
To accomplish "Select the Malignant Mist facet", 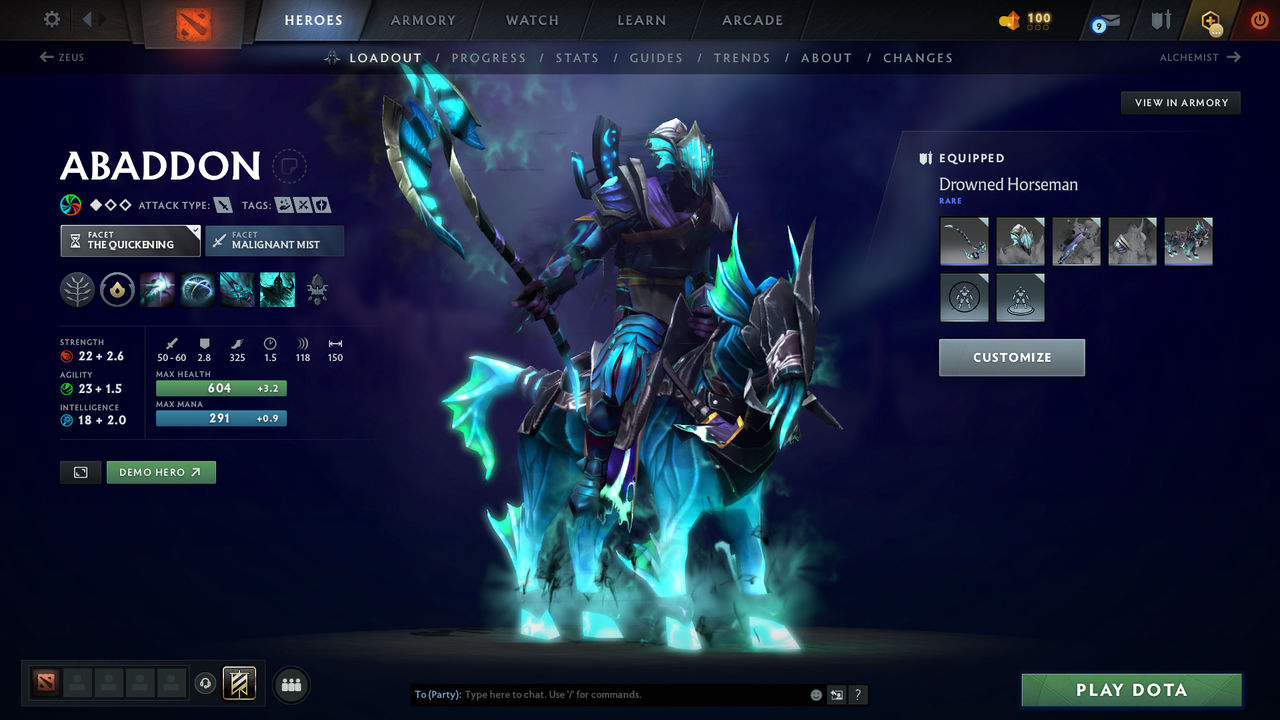I will click(274, 241).
